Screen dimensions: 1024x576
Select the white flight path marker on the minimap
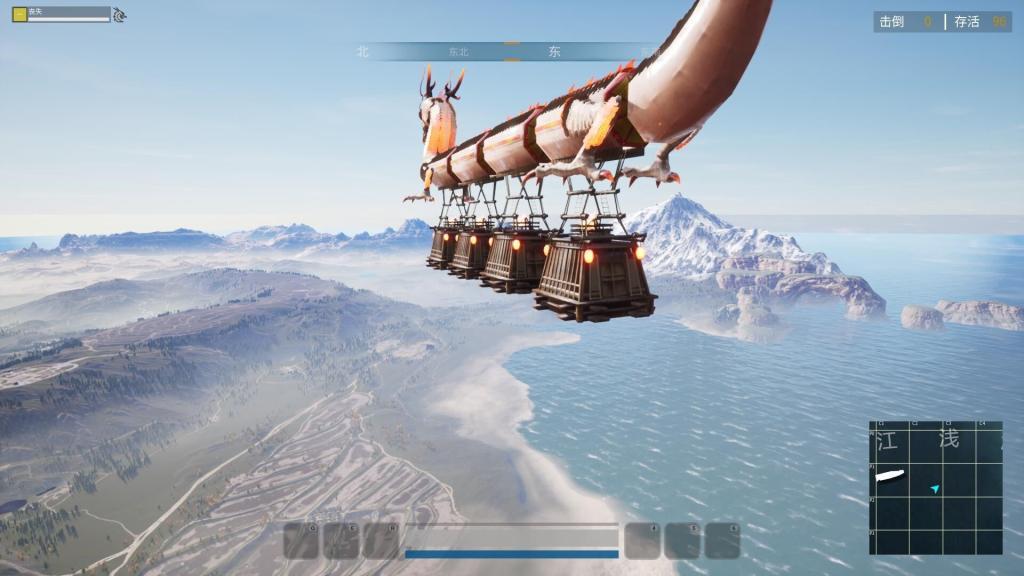(889, 475)
